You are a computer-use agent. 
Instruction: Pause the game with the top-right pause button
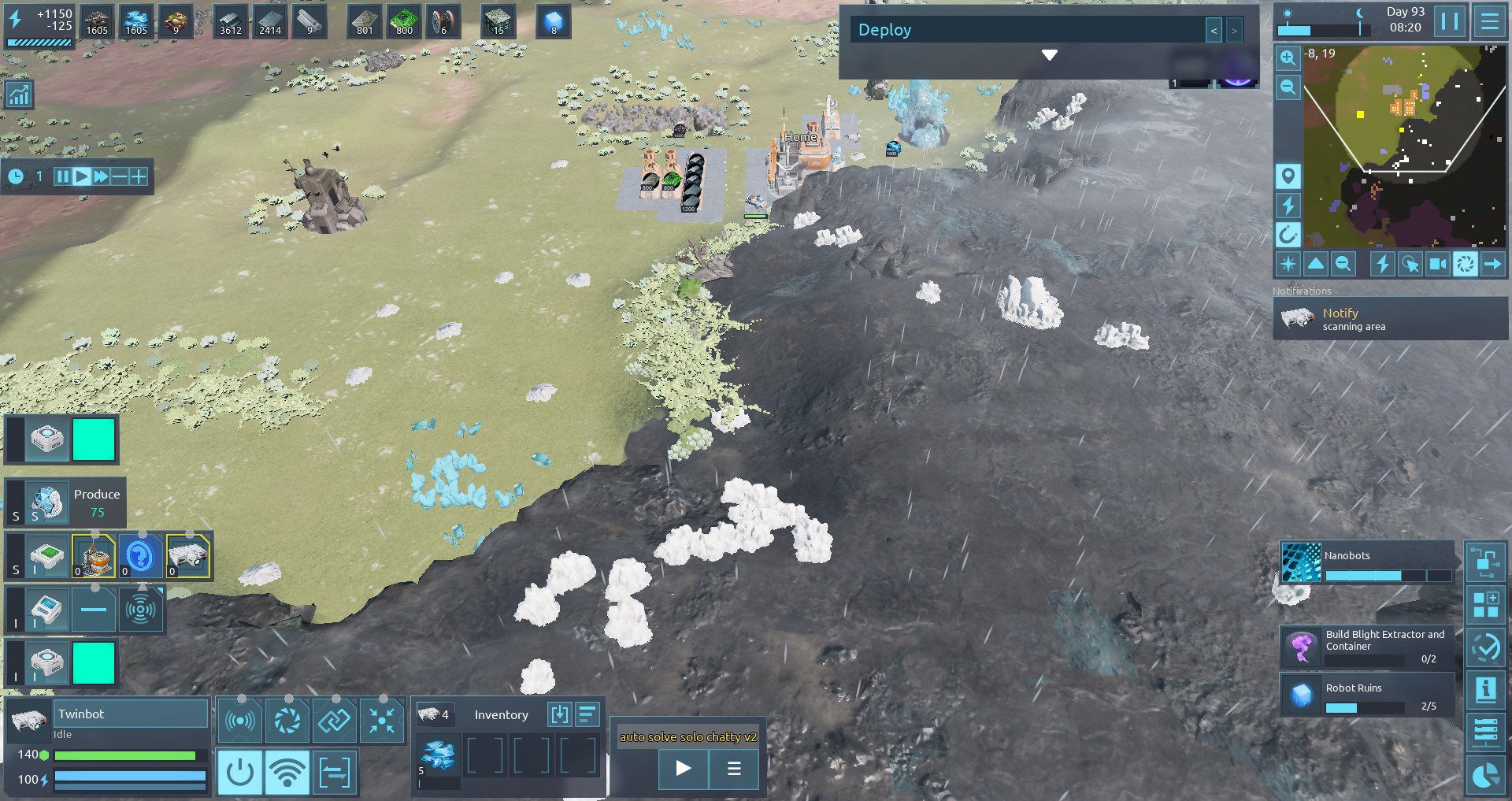1450,21
